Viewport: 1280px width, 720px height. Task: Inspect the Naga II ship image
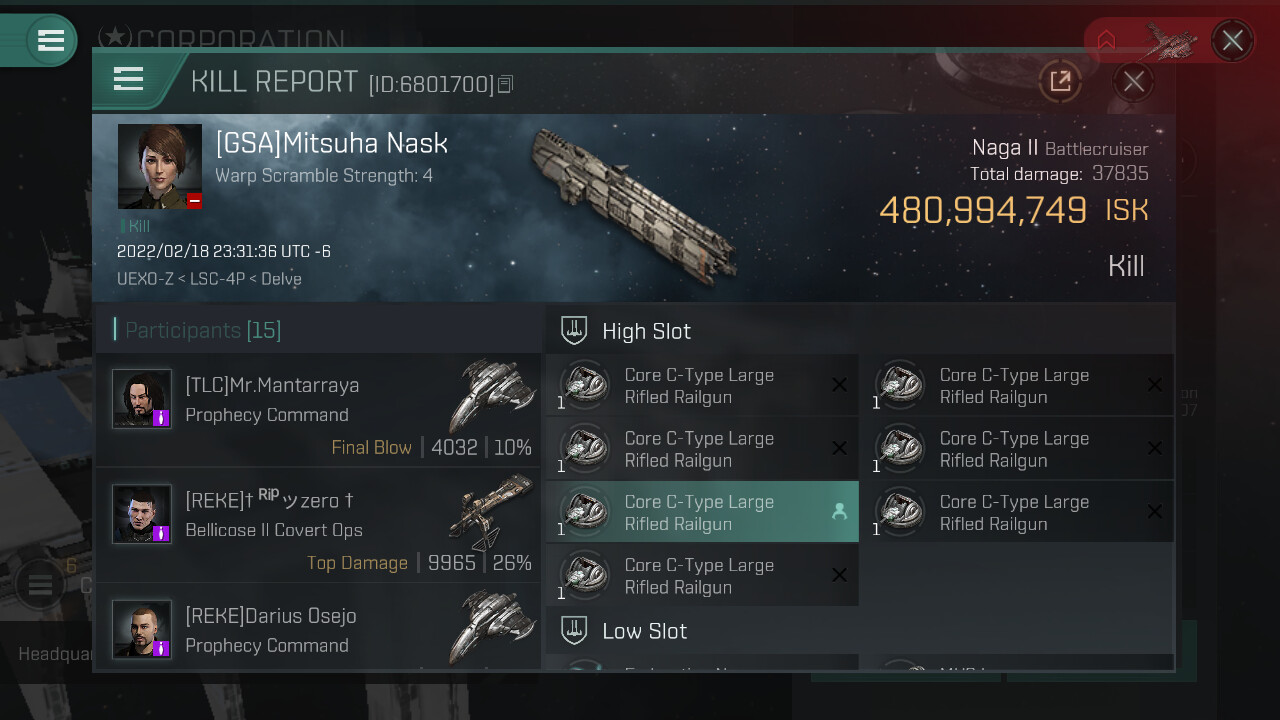pos(632,205)
